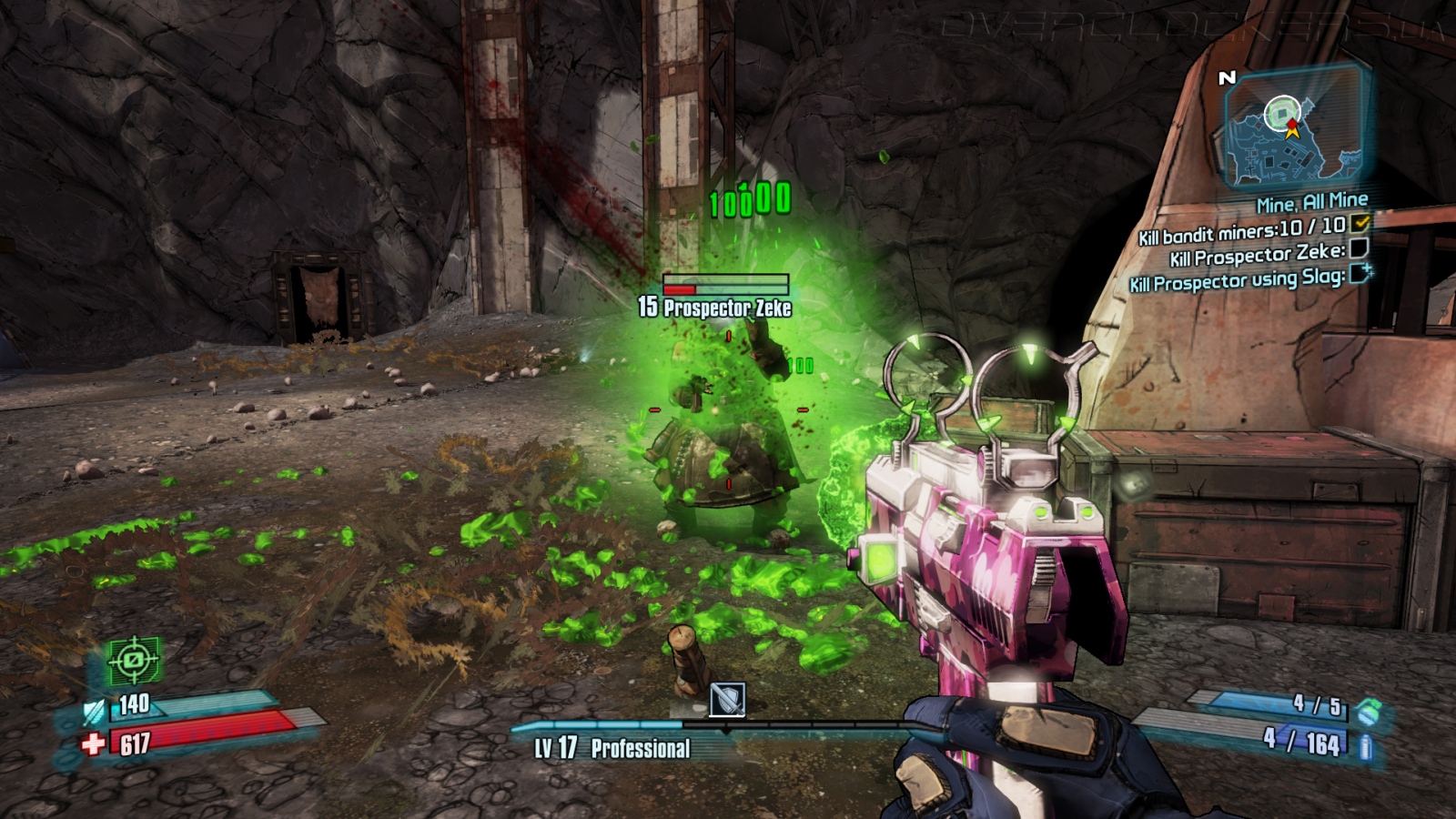The height and width of the screenshot is (819, 1456).
Task: Click the Kill bandit miners checked box
Action: (x=1360, y=223)
